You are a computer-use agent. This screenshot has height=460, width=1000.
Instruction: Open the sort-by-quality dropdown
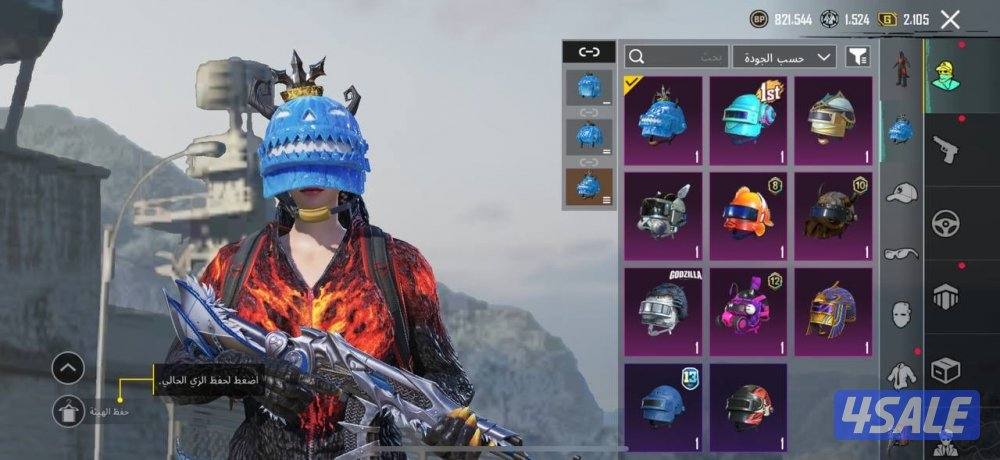point(784,57)
